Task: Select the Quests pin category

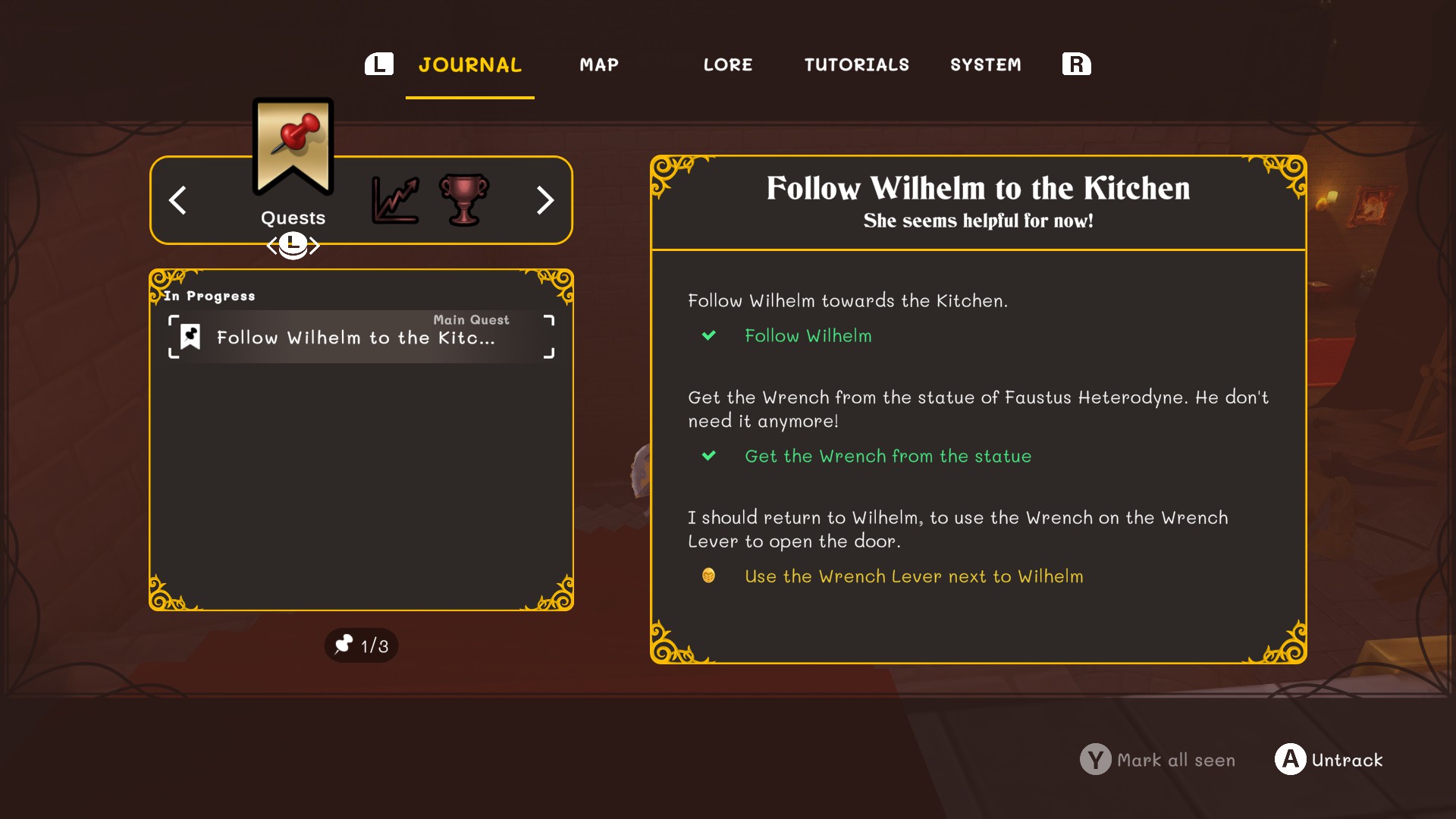Action: coord(293,152)
